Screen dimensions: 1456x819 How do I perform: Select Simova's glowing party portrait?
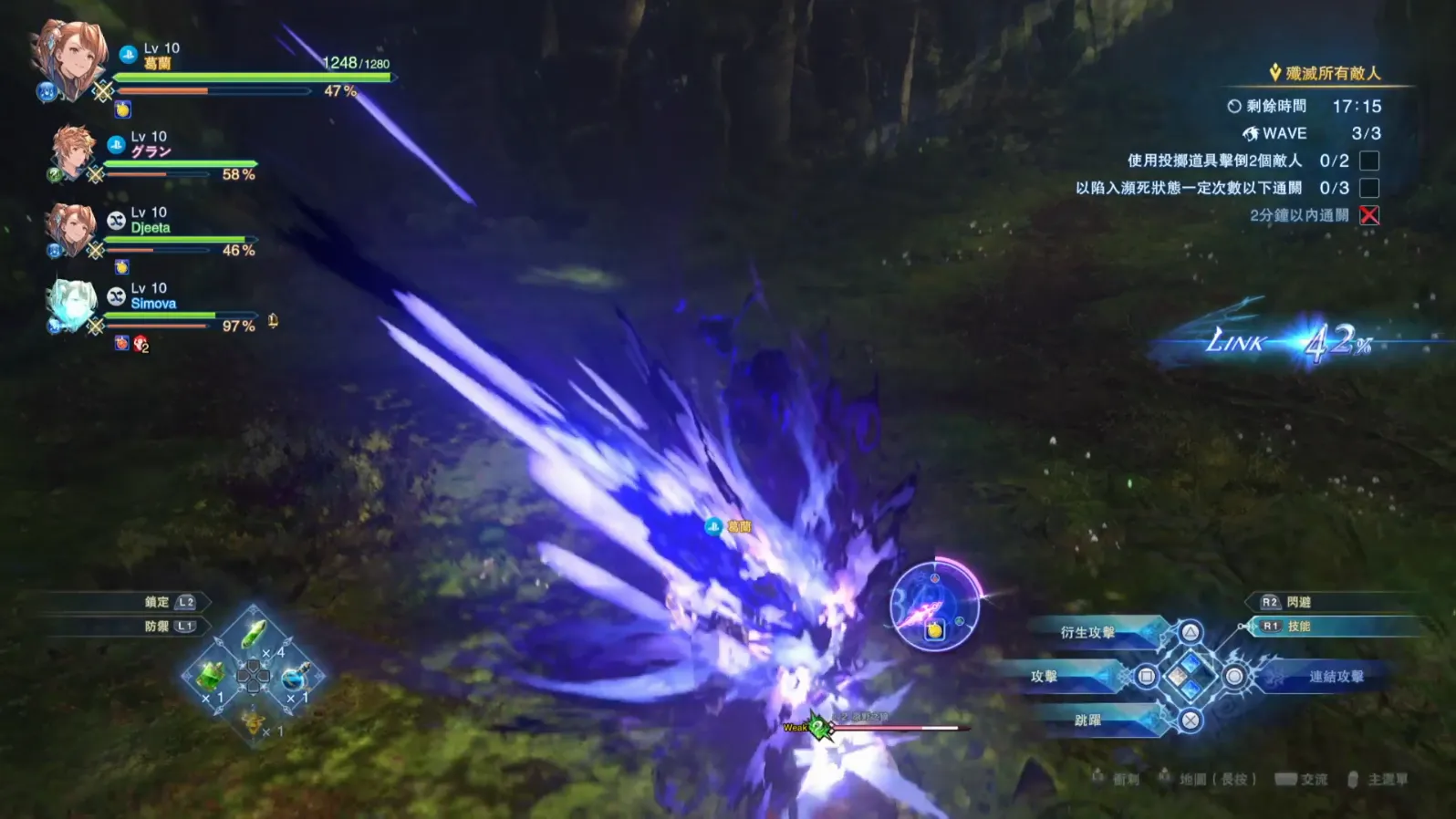70,306
